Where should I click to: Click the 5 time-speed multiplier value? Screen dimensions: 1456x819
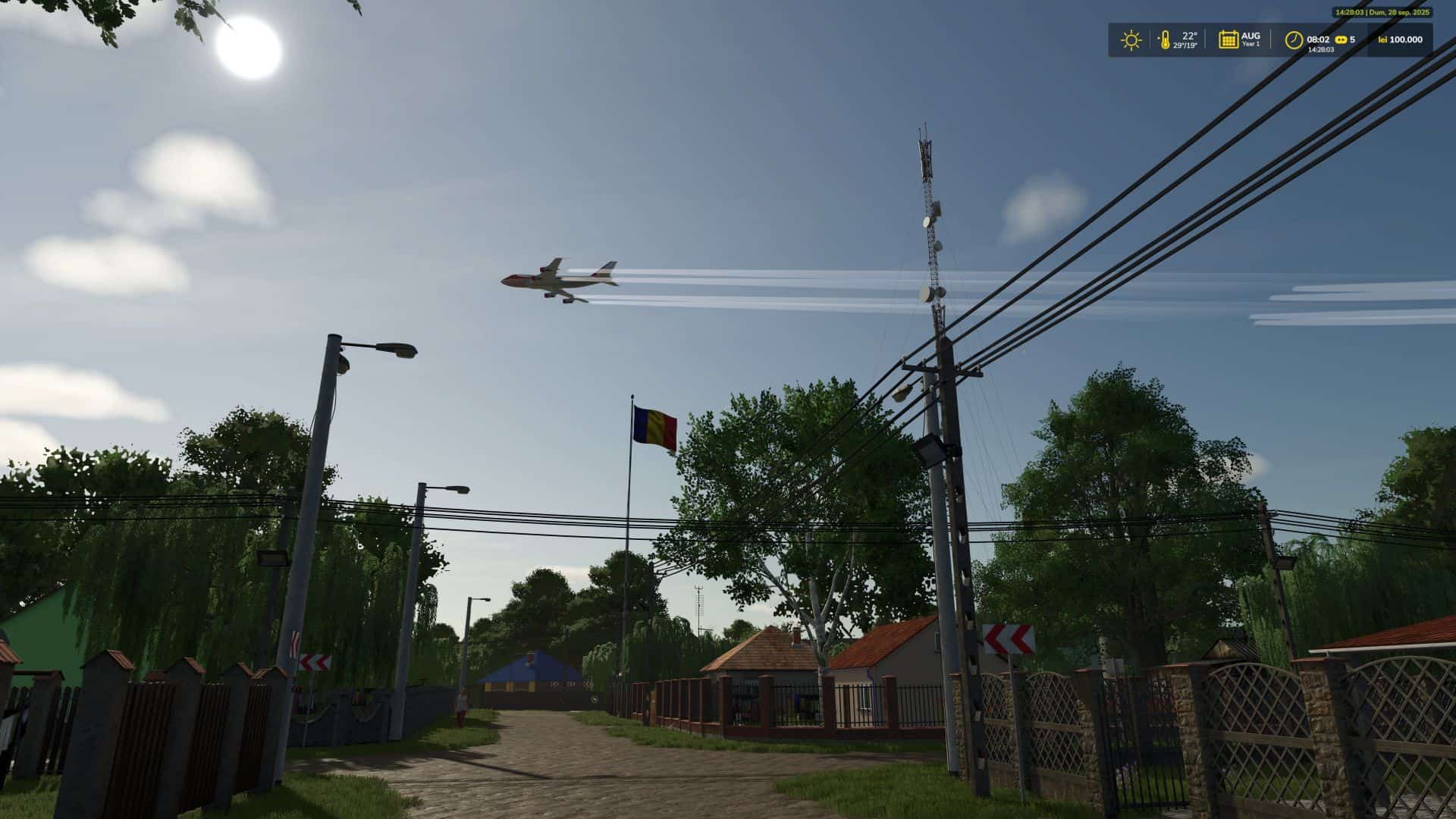[1354, 39]
